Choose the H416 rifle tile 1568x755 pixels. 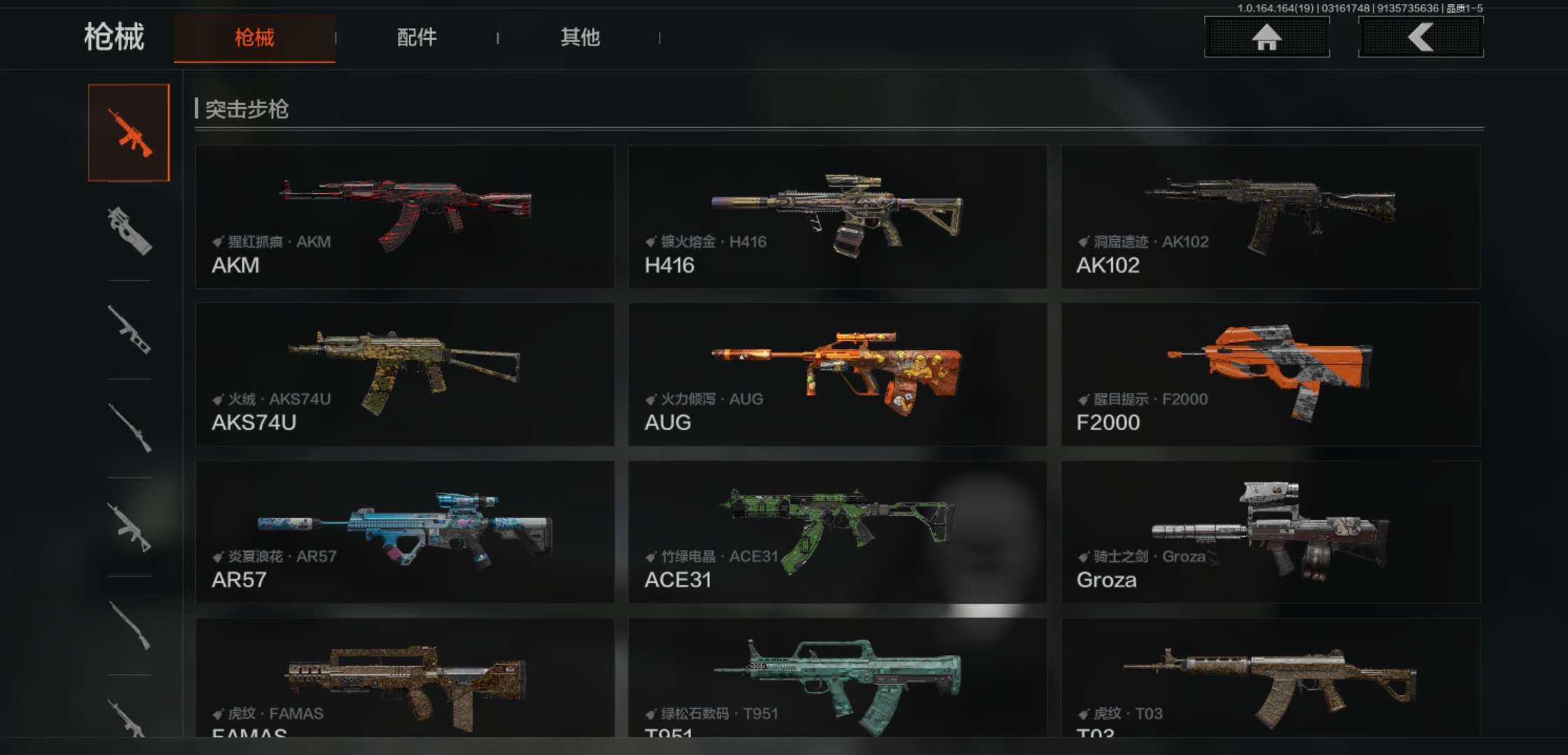837,217
